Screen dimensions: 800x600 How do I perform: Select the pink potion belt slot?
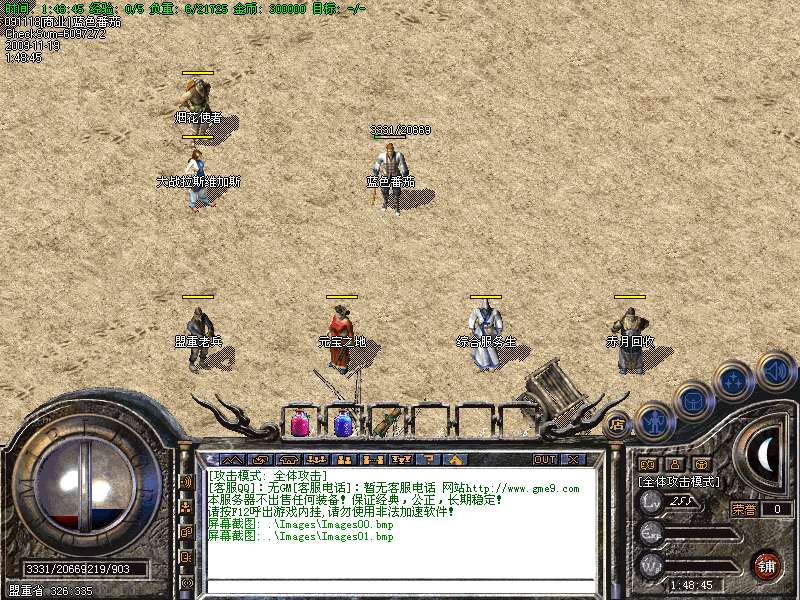click(299, 423)
